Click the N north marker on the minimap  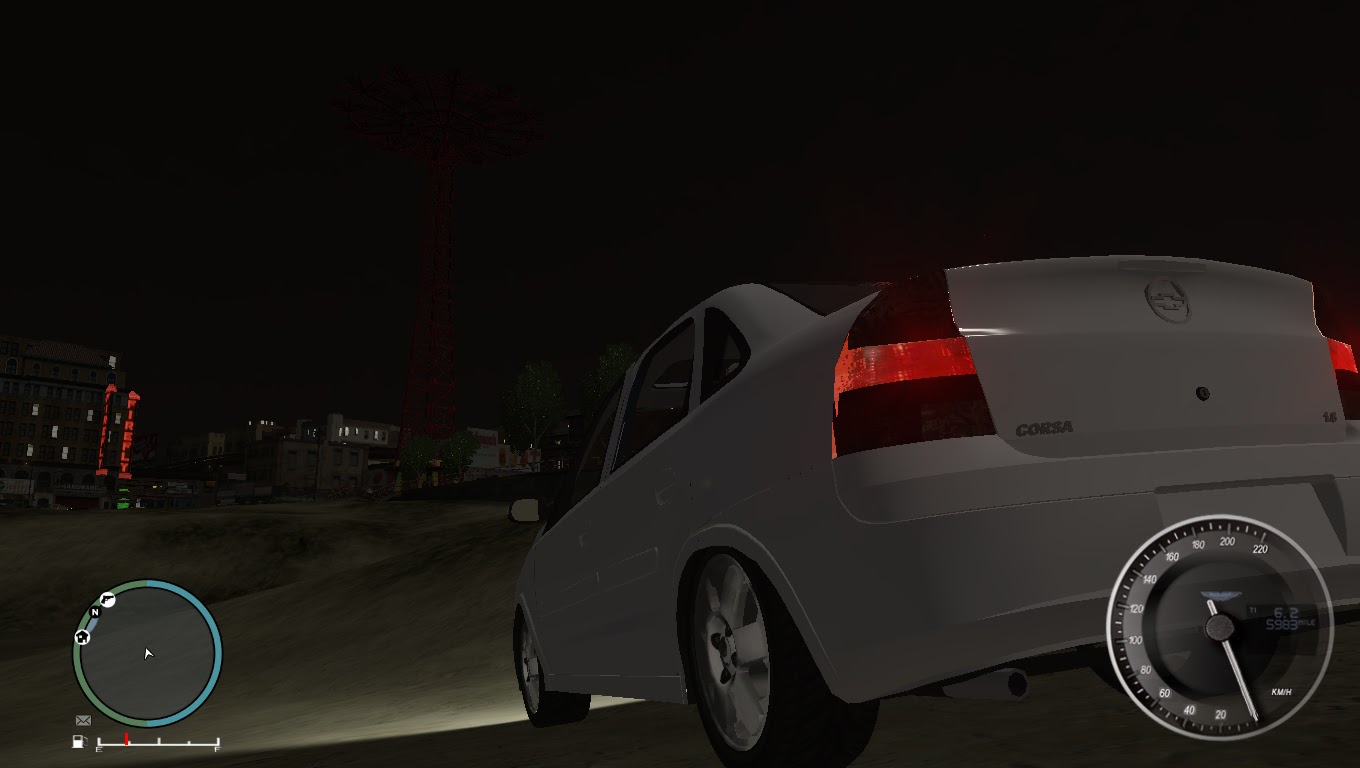tap(94, 612)
